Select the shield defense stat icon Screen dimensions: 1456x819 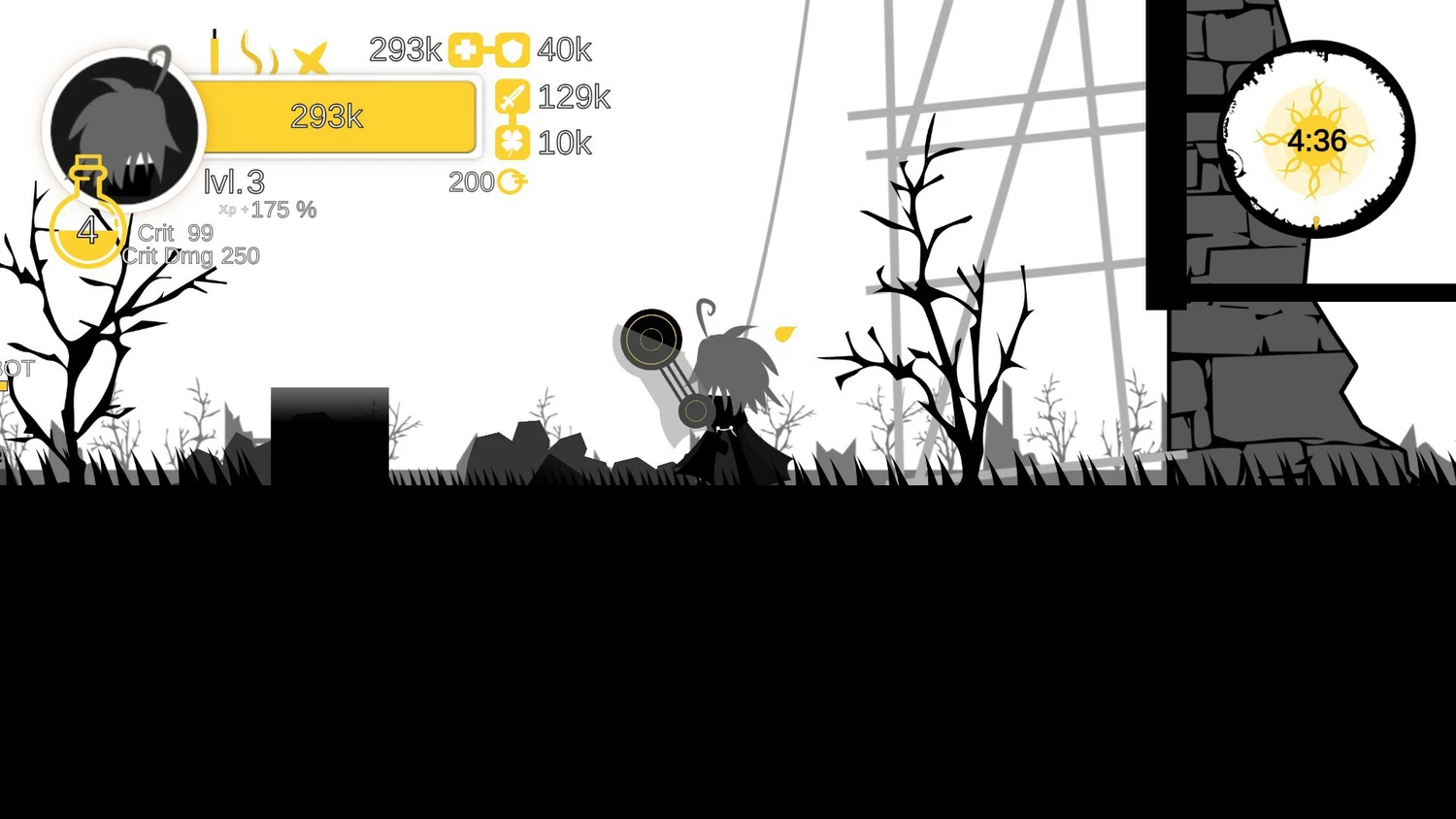513,50
